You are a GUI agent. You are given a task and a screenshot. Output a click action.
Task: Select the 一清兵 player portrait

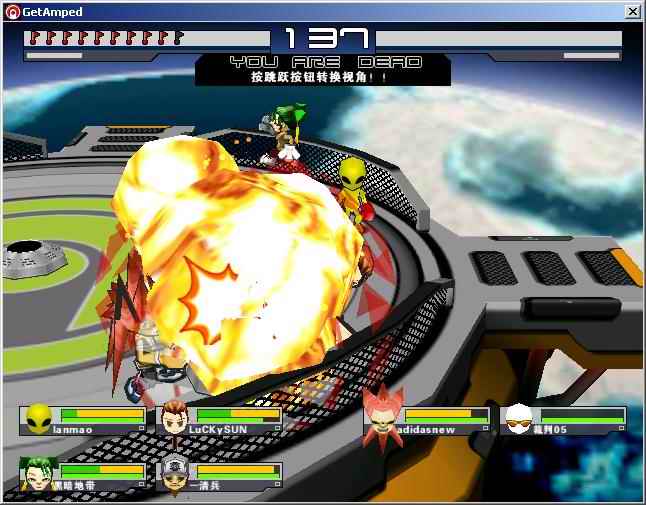tap(175, 472)
